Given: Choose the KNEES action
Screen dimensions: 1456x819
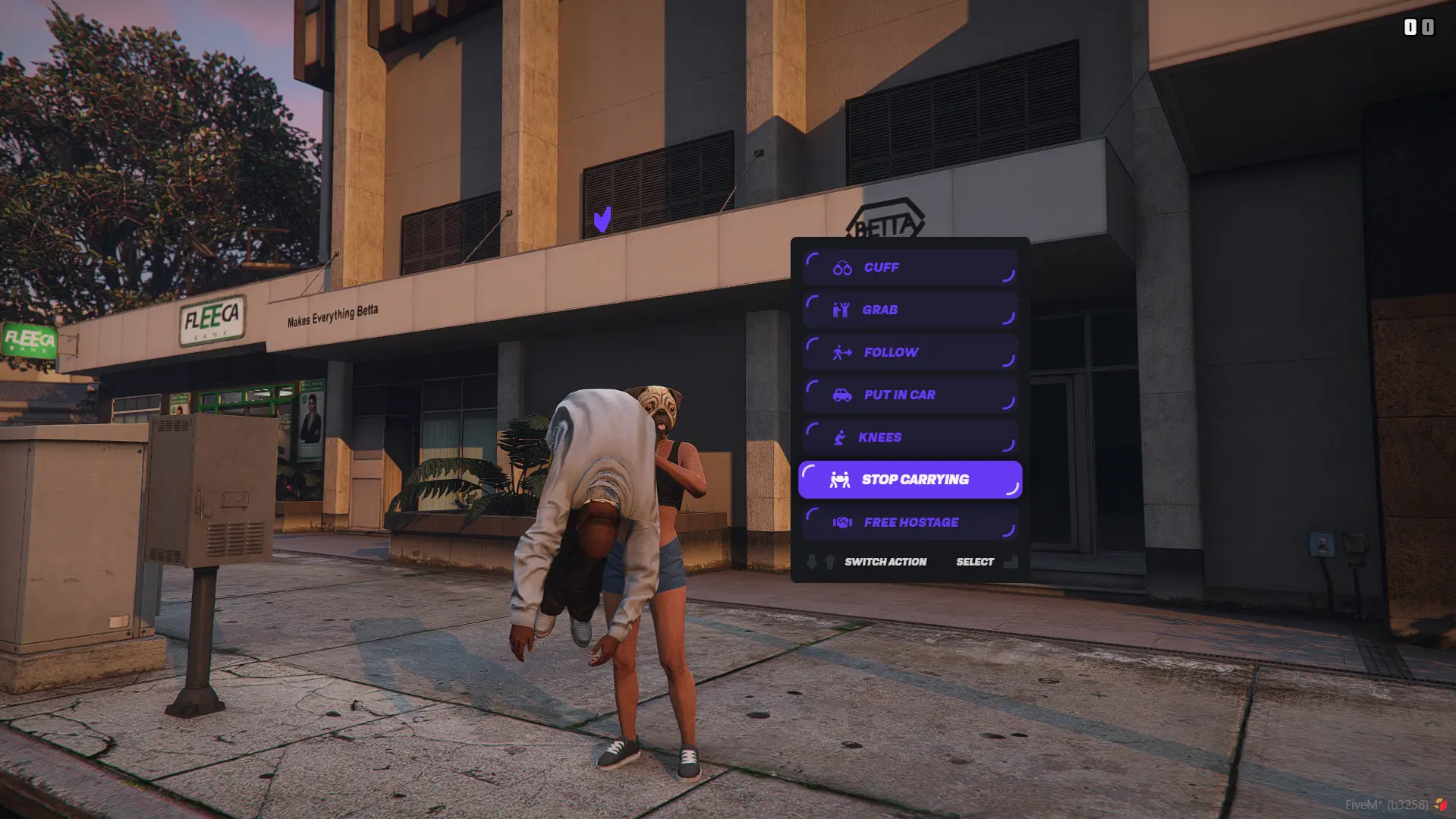Looking at the screenshot, I should (910, 437).
